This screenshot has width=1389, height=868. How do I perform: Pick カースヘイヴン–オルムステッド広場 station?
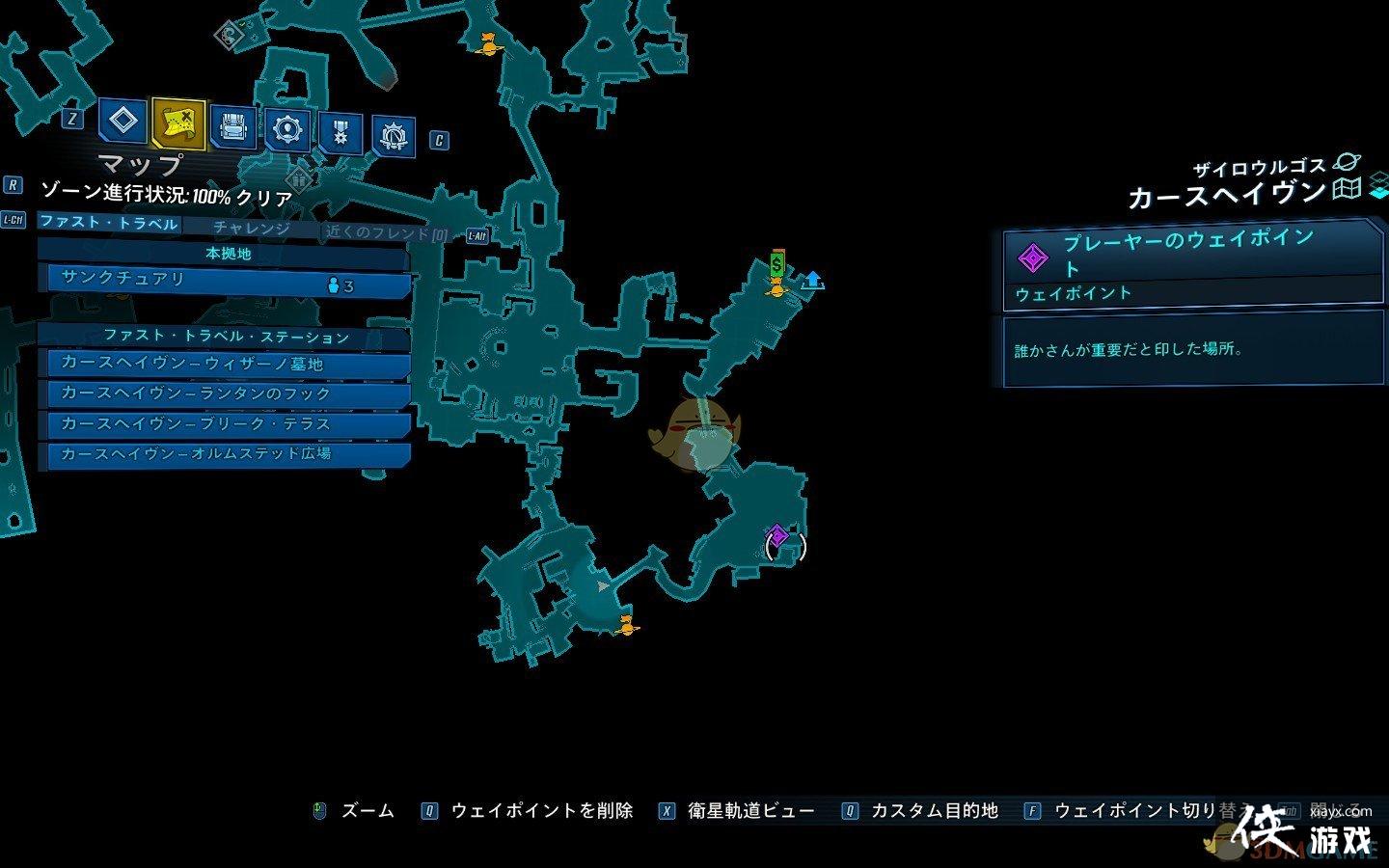(228, 453)
